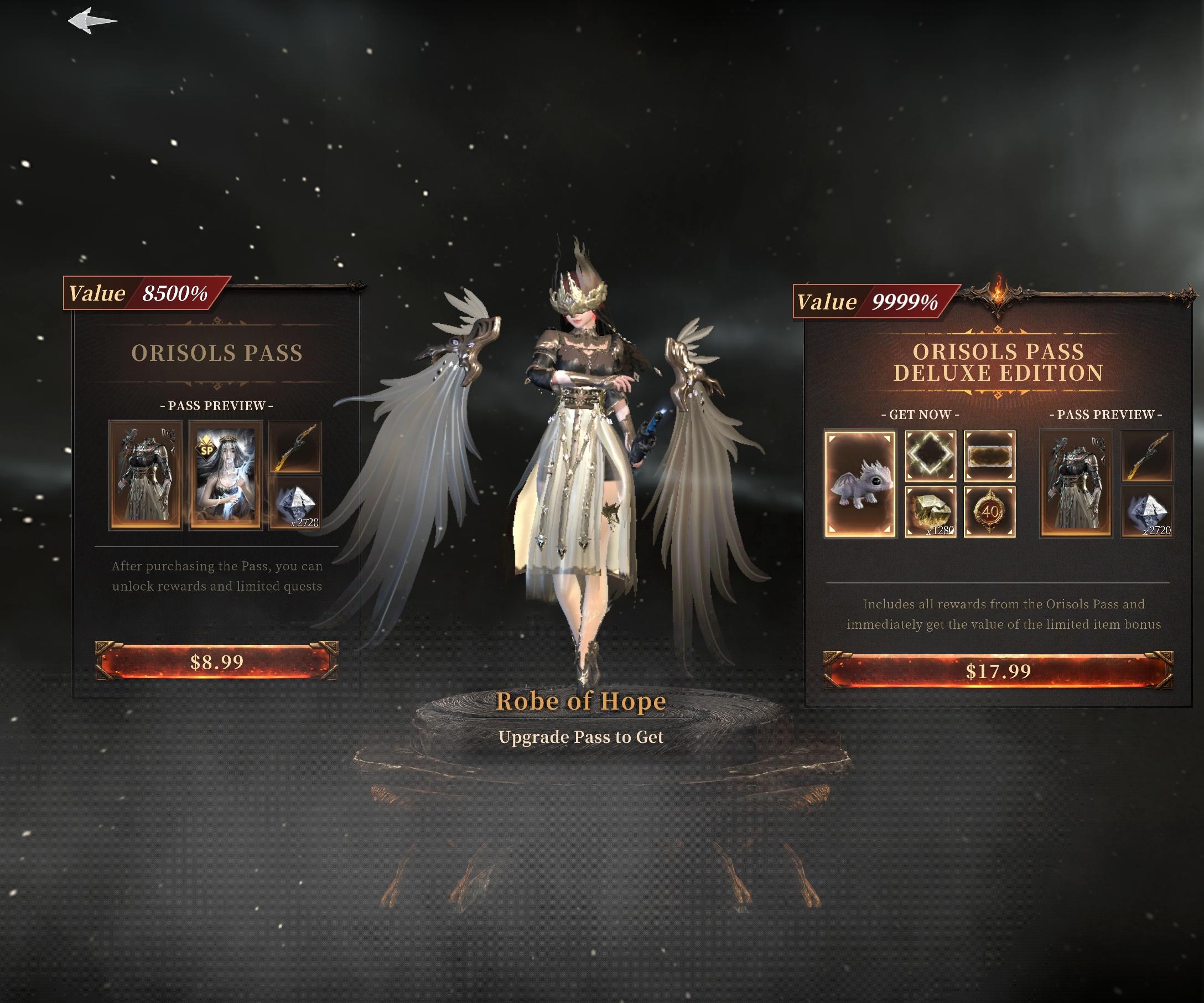This screenshot has width=1204, height=1003.
Task: View the weapon reward in the Deluxe Edition panel
Action: coord(1147,457)
